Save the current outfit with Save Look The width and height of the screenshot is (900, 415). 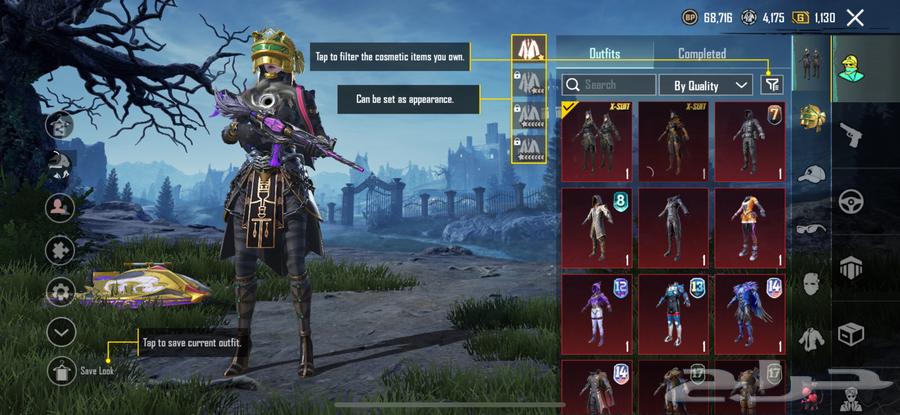pyautogui.click(x=62, y=369)
